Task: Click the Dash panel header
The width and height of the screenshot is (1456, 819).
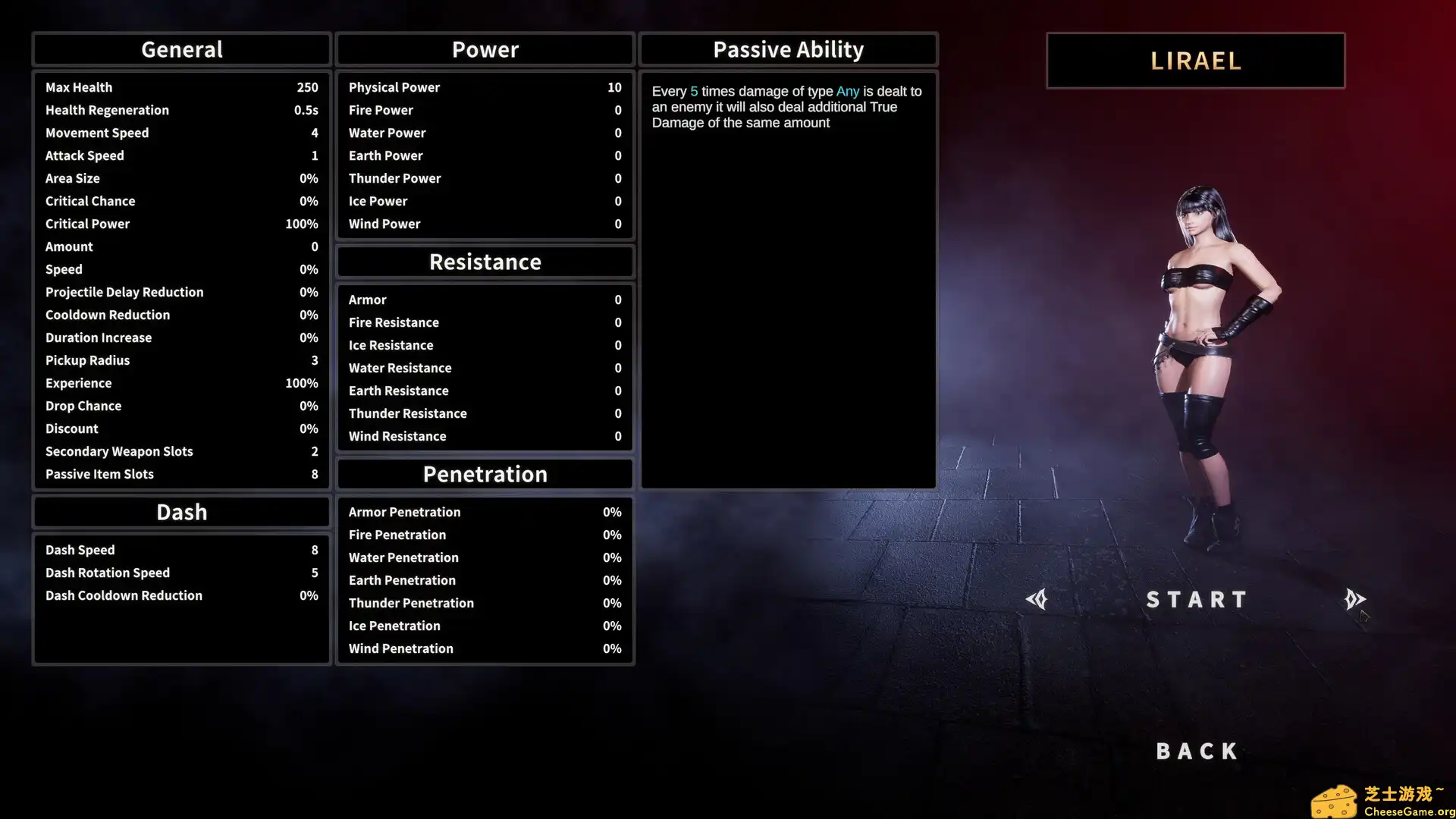Action: [181, 512]
